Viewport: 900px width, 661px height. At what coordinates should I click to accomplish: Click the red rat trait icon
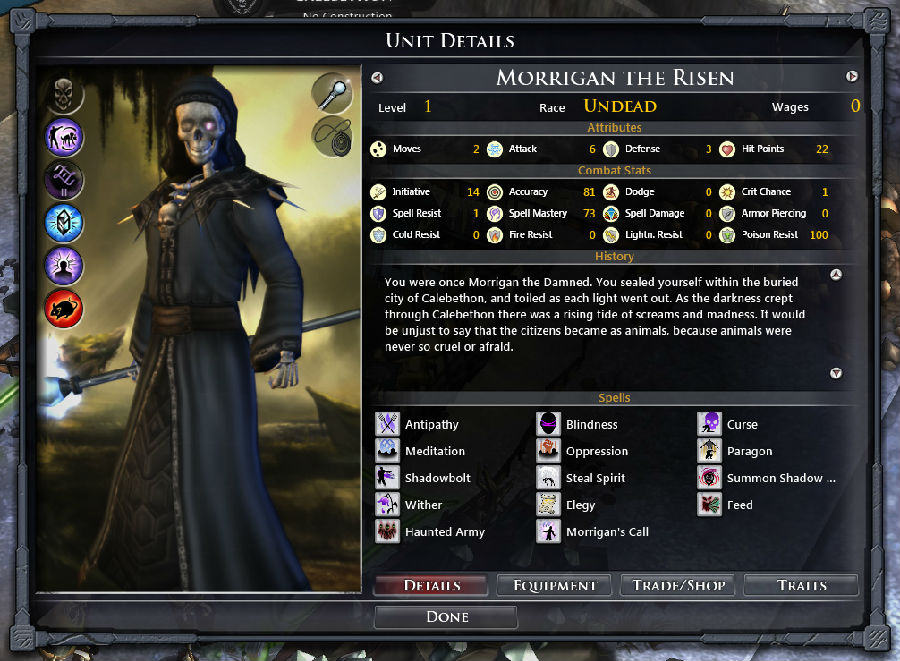(65, 310)
